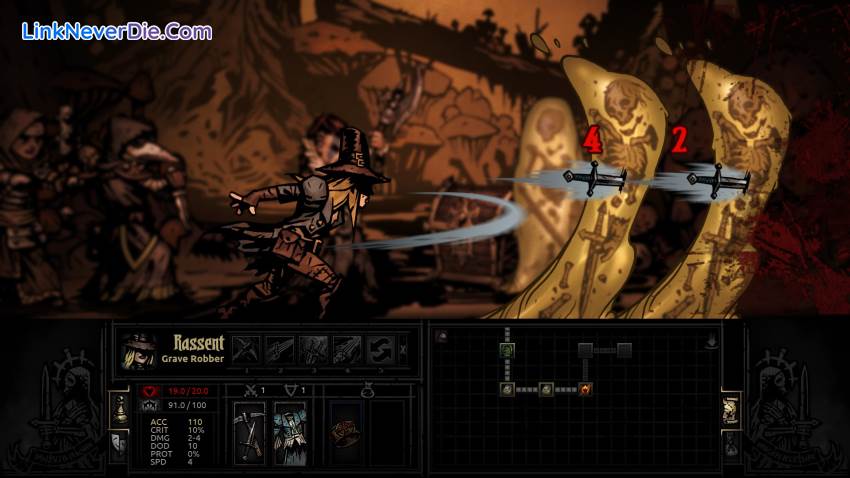850x478 pixels.
Task: Select the equipped trinket item
Action: click(x=345, y=432)
